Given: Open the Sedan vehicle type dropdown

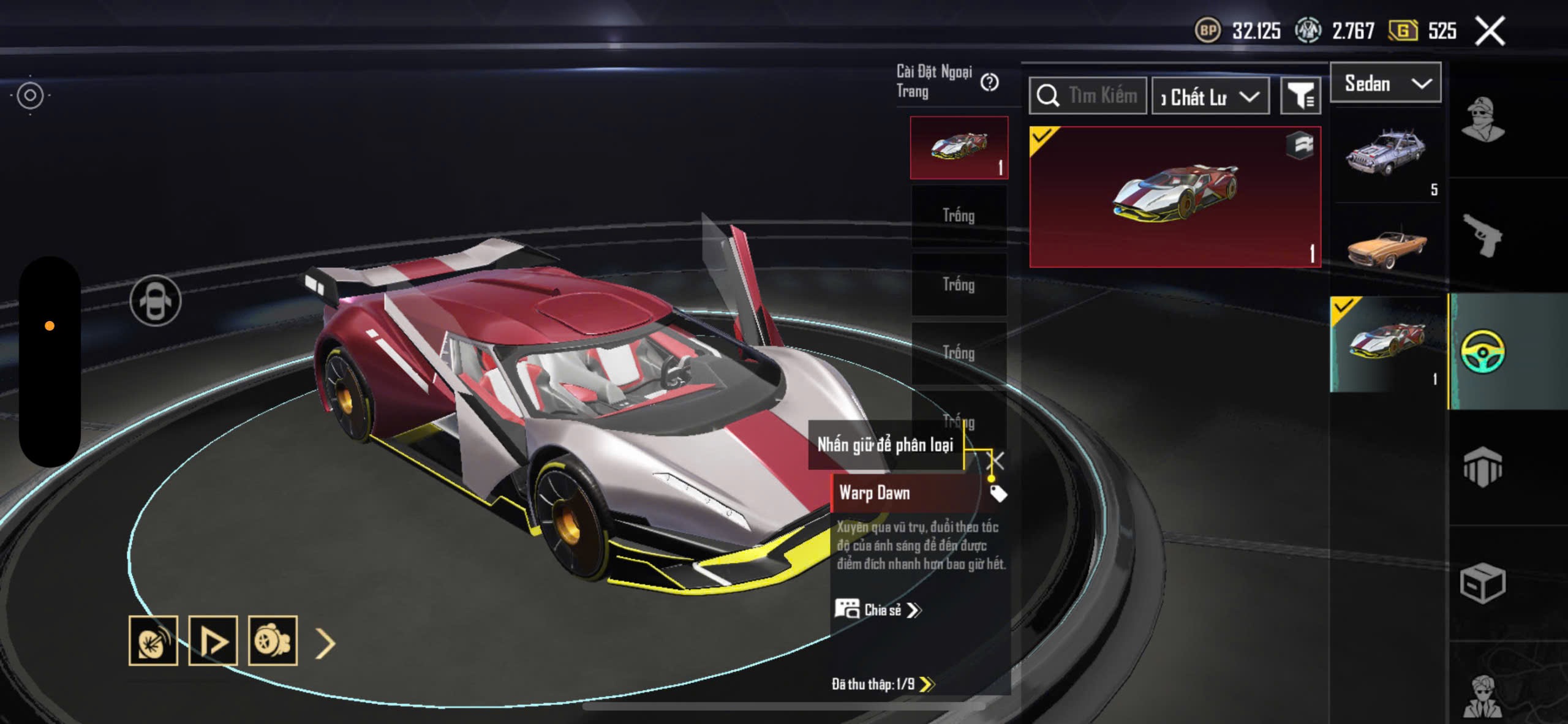Looking at the screenshot, I should tap(1385, 83).
